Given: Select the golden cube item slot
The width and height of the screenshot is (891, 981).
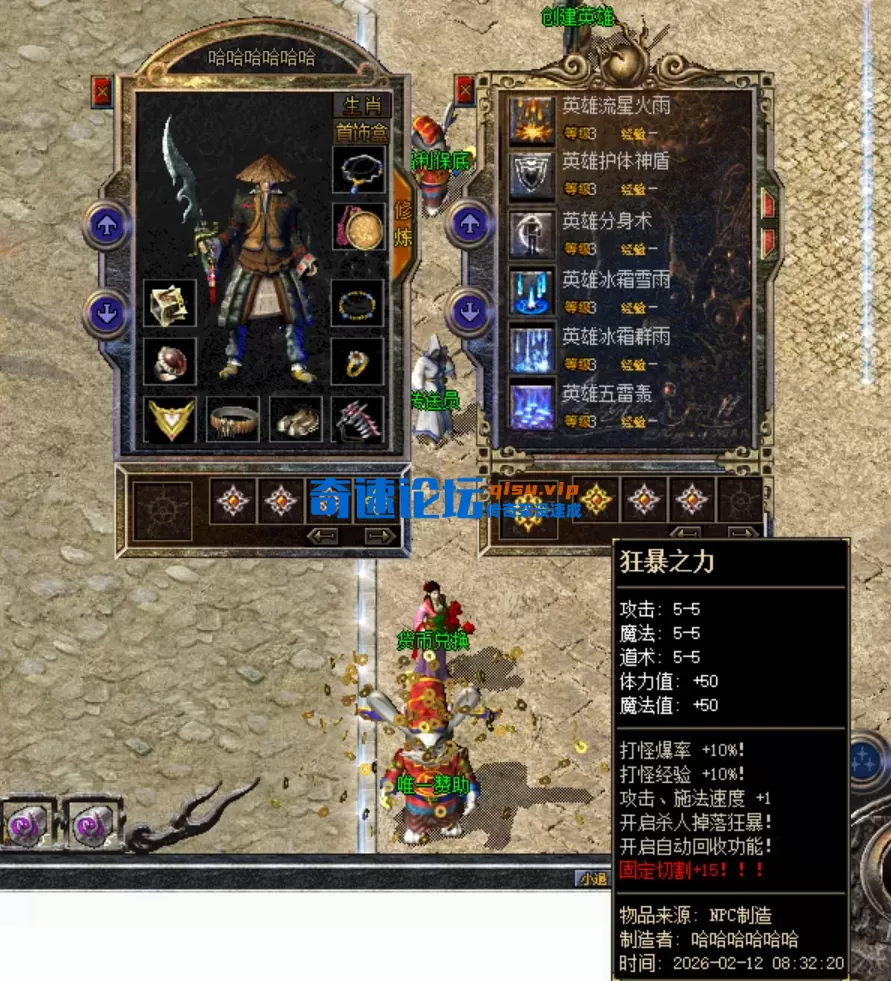Looking at the screenshot, I should tap(169, 303).
